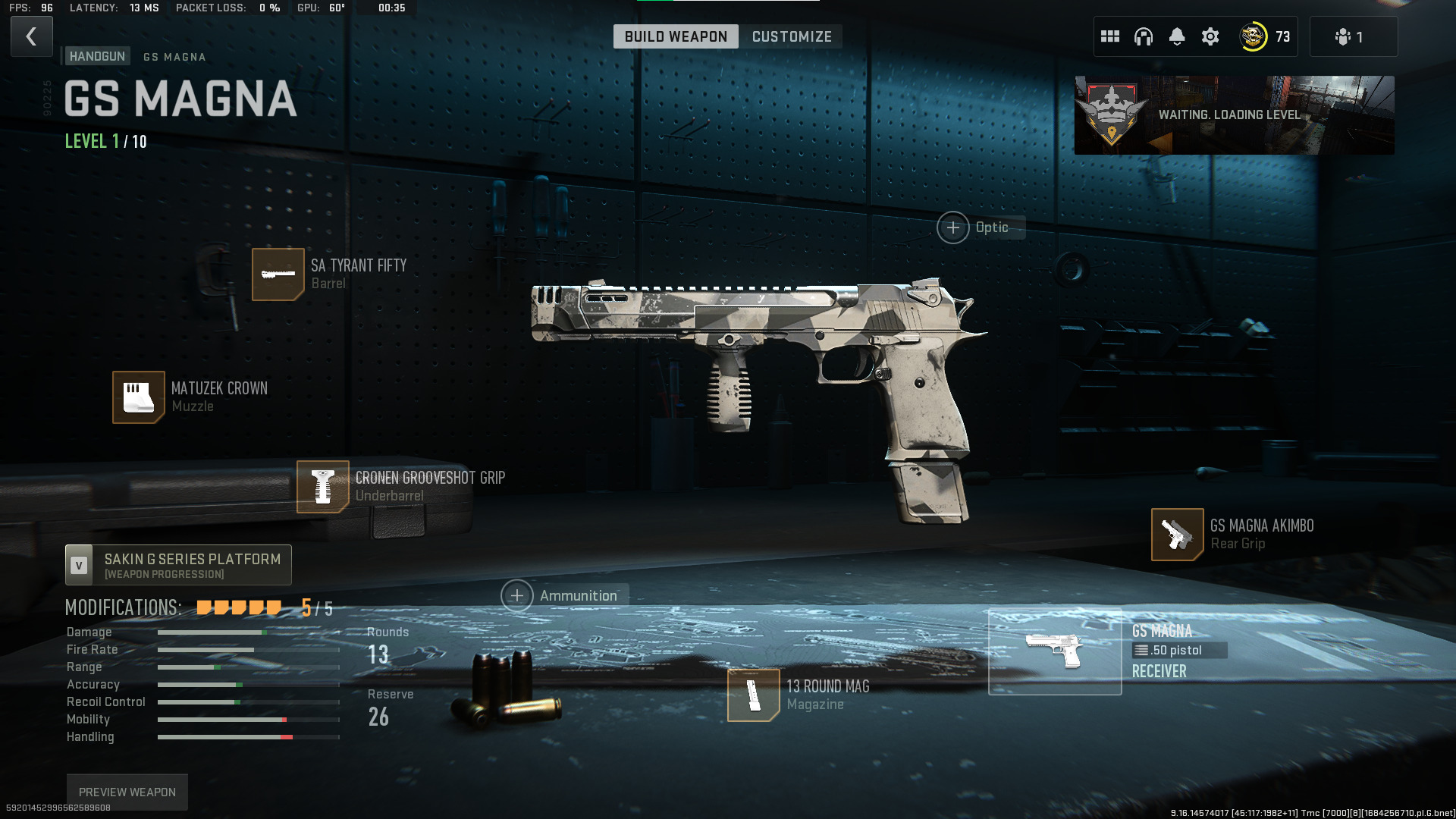
Task: Select the SA Tyrant Fifty barrel slot
Action: tap(278, 274)
